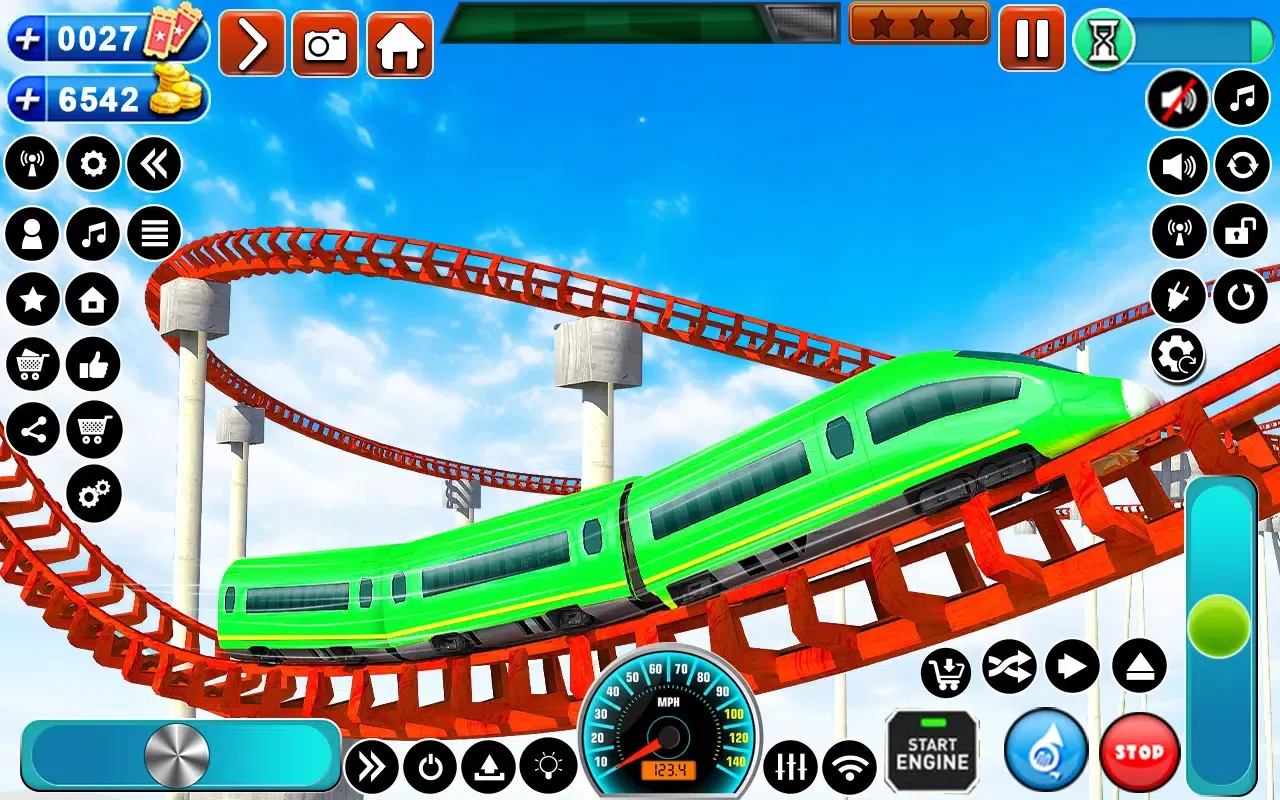Go to the home screen via orange house button

[x=400, y=45]
